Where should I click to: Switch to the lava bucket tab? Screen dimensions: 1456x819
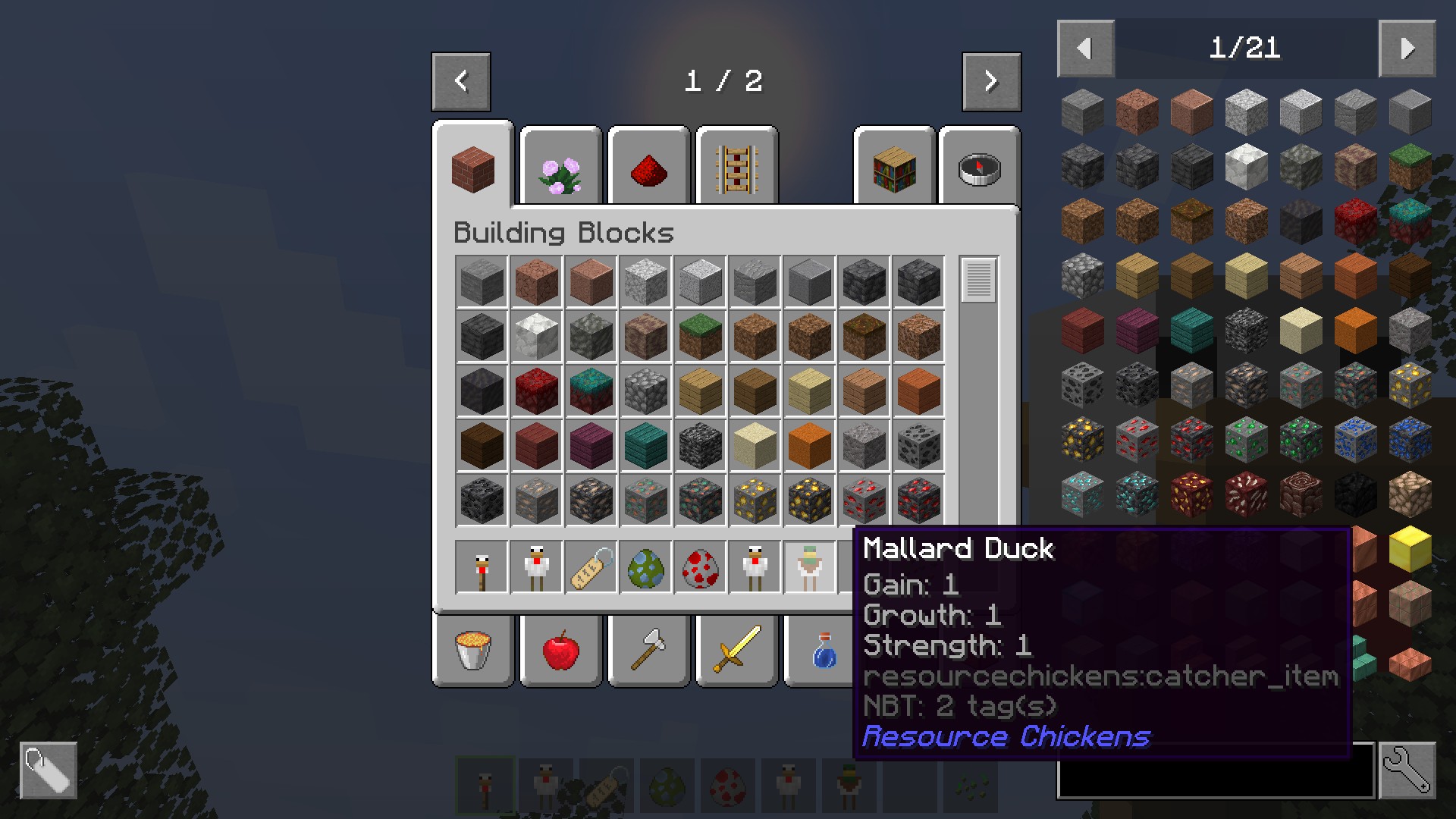(x=473, y=651)
